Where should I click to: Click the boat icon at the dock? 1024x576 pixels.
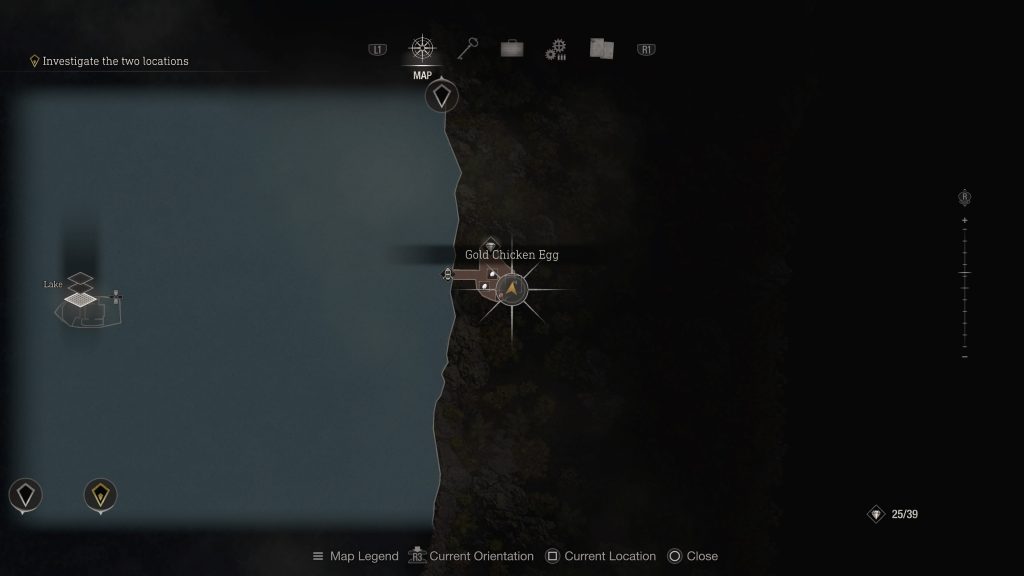click(x=447, y=273)
